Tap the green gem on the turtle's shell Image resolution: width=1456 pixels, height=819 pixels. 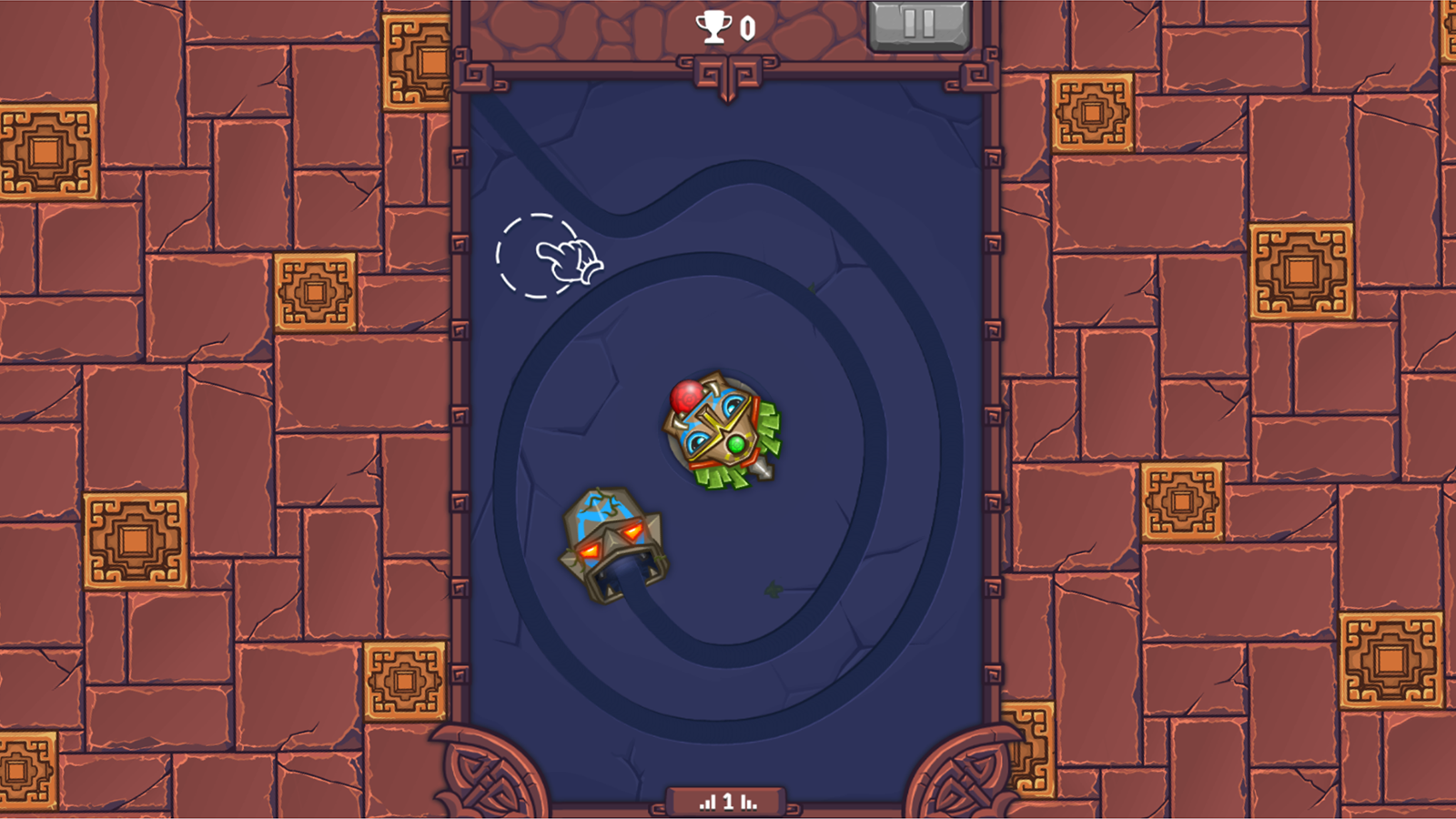click(733, 446)
